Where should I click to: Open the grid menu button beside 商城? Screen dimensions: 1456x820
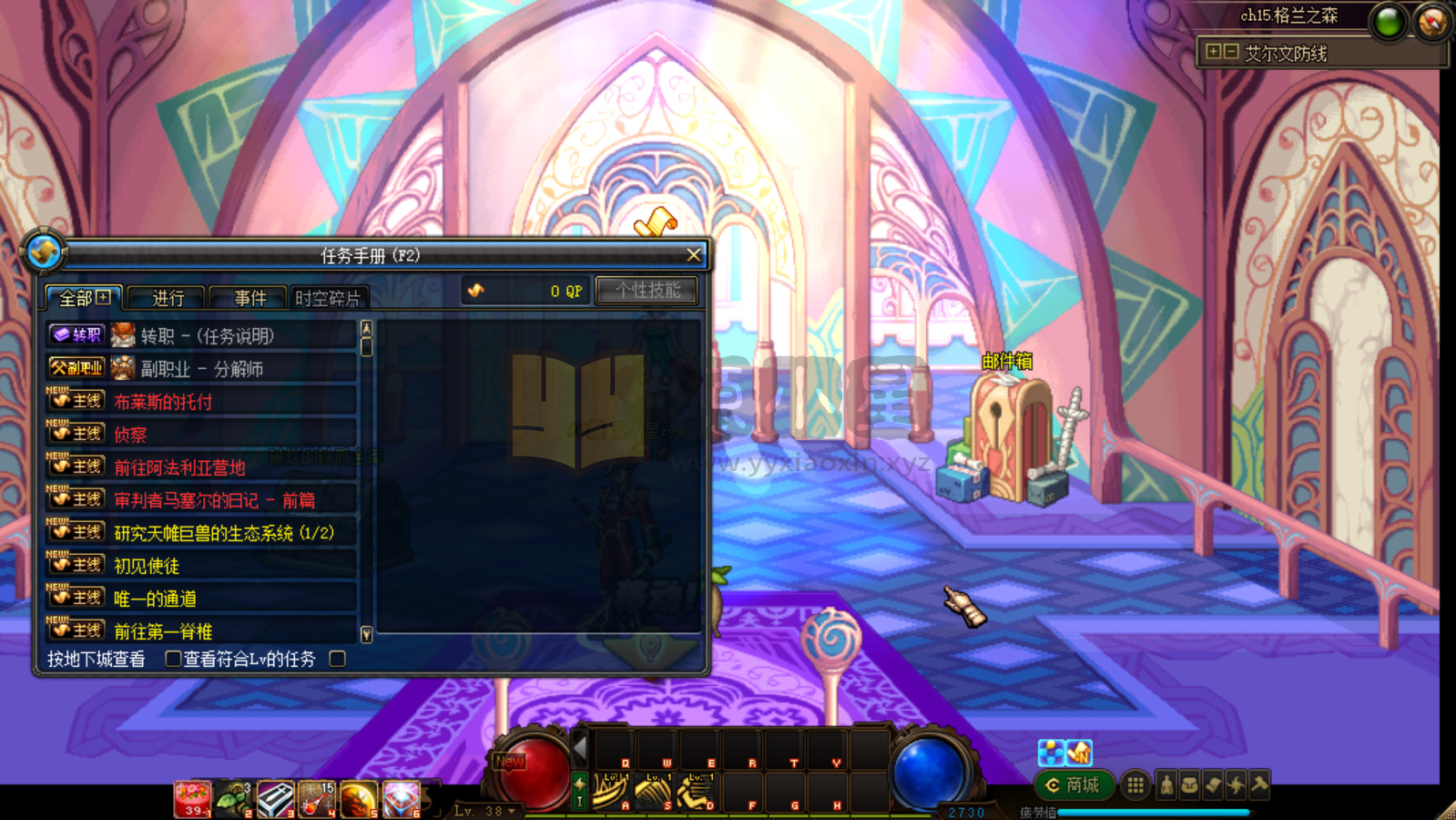(1135, 784)
